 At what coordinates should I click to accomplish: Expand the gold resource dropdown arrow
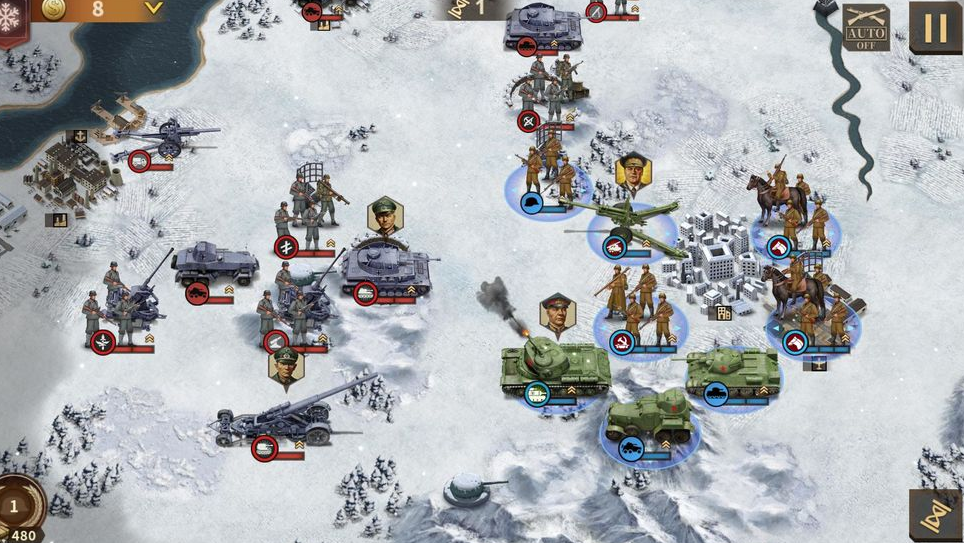click(153, 9)
